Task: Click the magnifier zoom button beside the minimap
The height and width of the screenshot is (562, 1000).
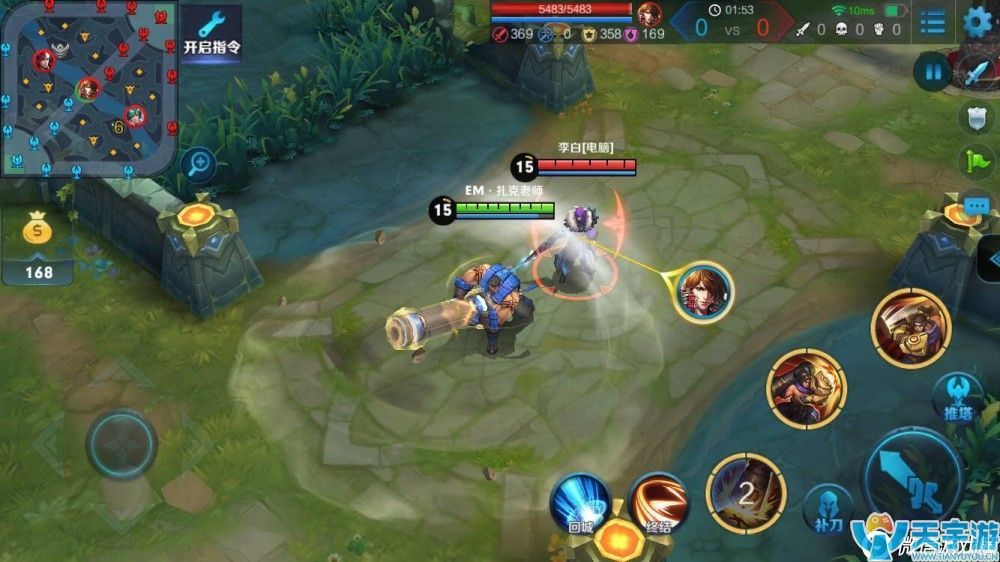Action: point(200,162)
